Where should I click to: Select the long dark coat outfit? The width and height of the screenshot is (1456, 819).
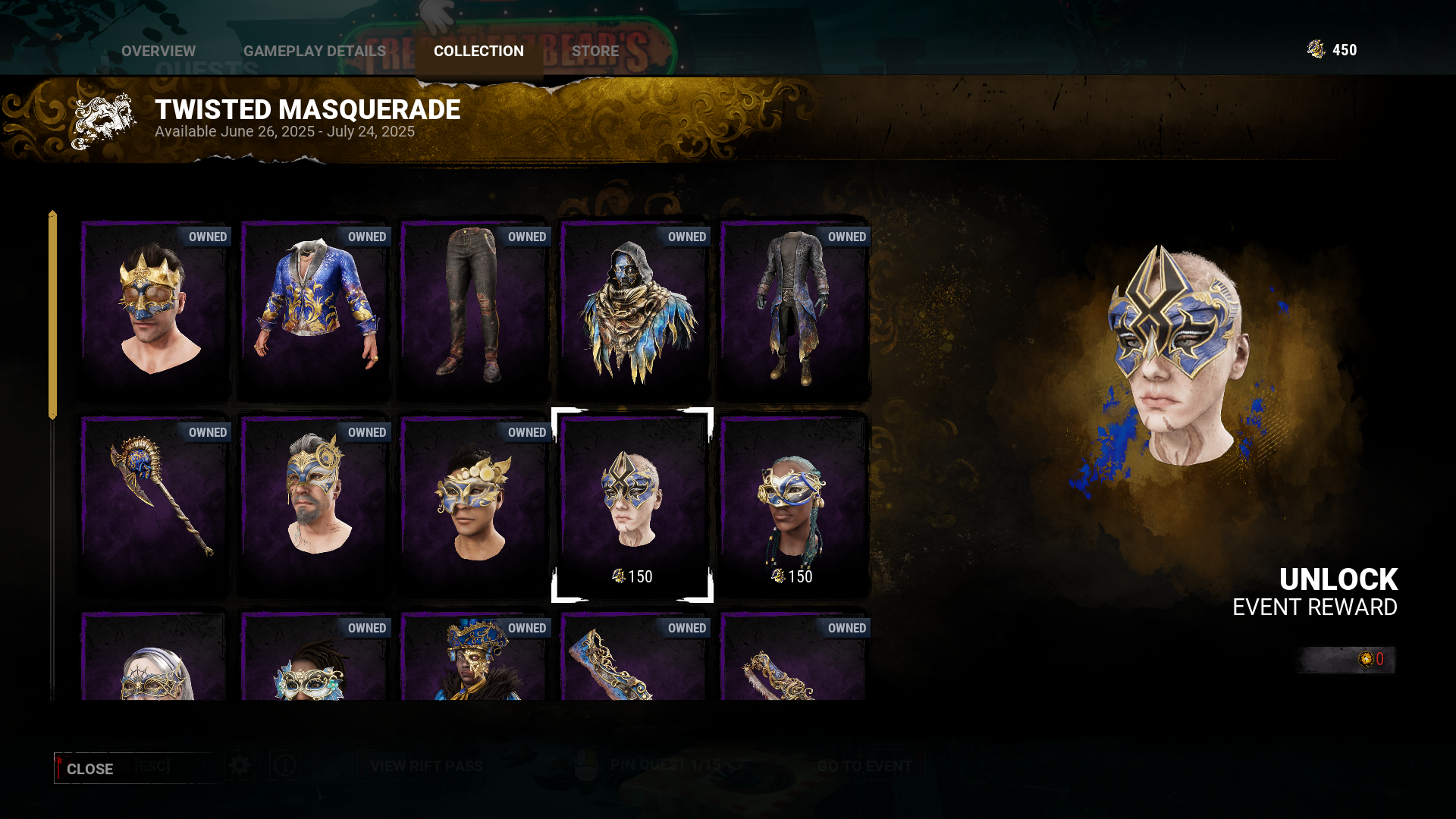tap(793, 311)
